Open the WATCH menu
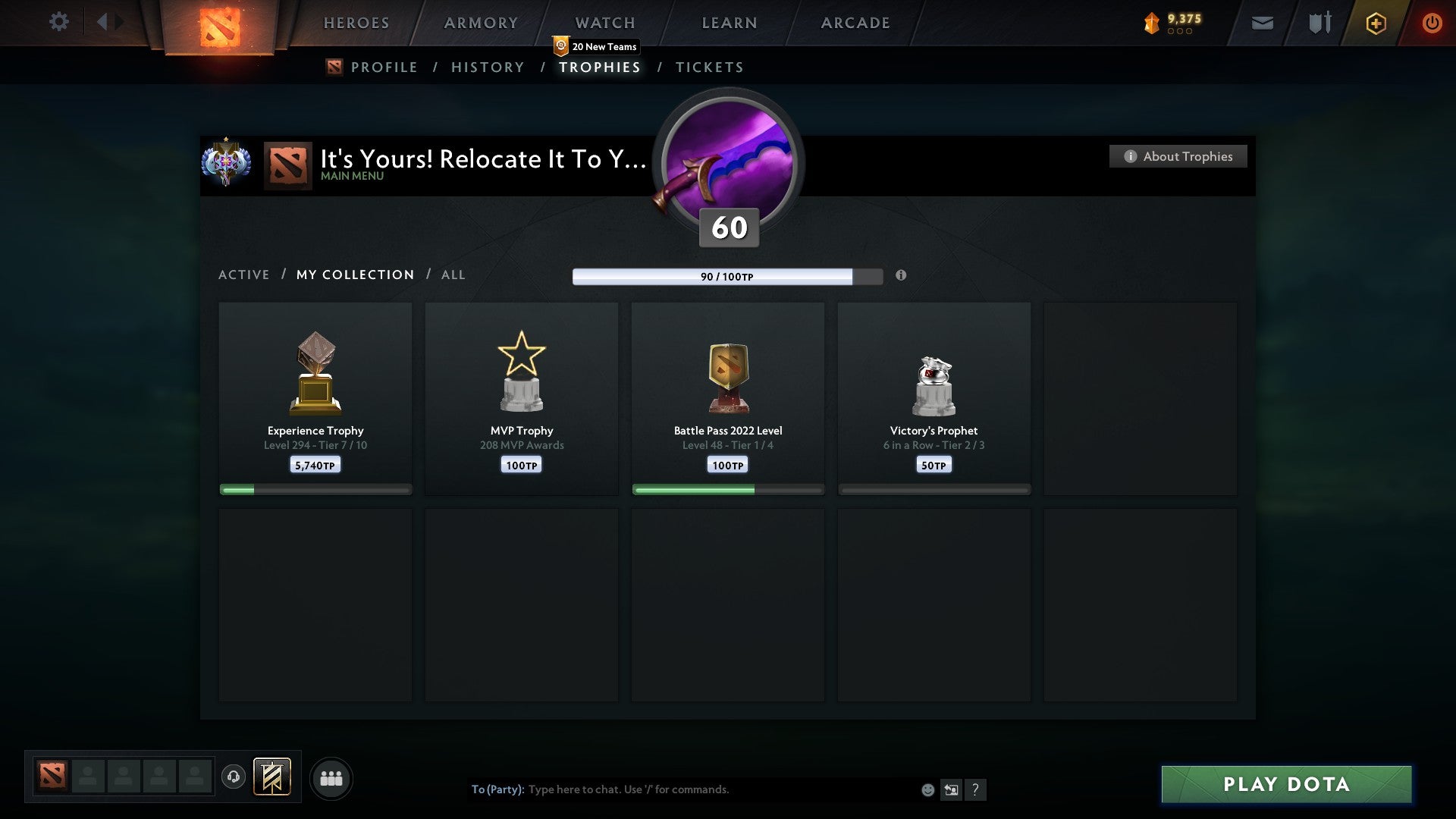 tap(604, 22)
